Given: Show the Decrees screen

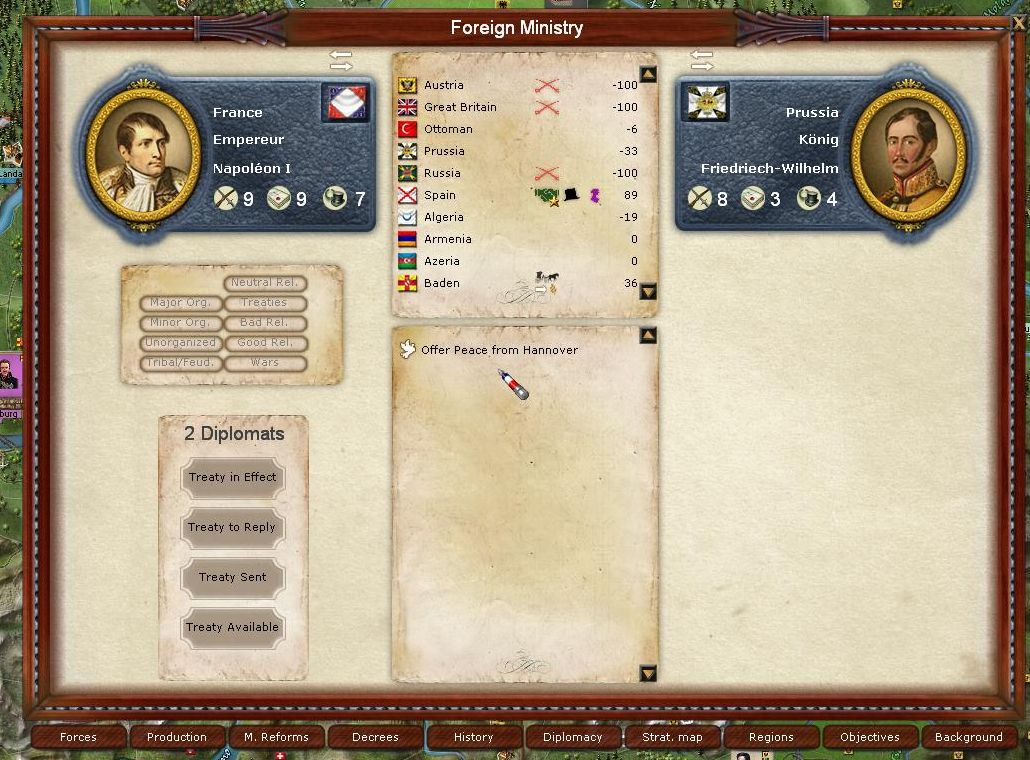Looking at the screenshot, I should tap(375, 737).
